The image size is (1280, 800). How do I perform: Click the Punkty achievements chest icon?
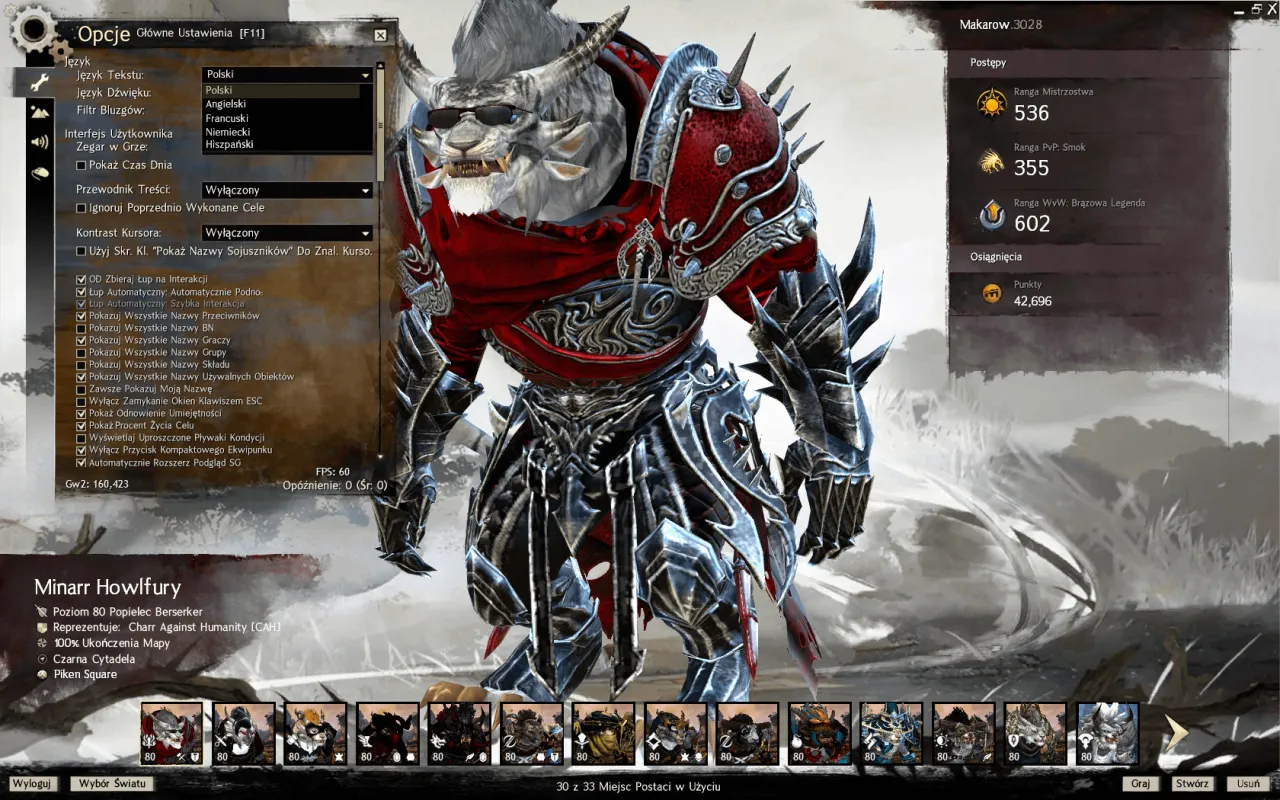992,292
